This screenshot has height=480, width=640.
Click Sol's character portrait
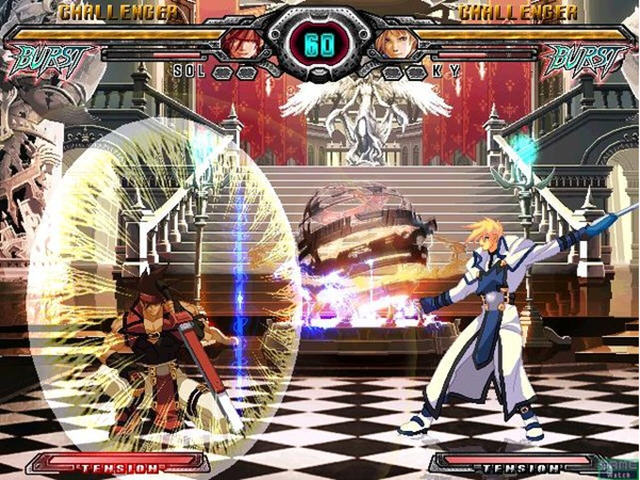[x=241, y=42]
